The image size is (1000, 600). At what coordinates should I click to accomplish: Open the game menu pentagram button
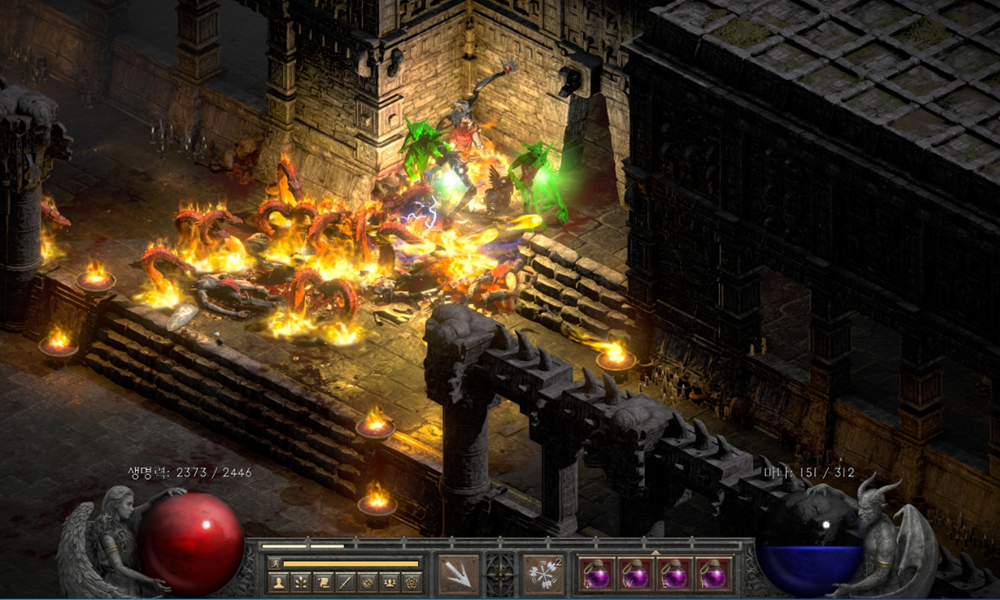411,581
